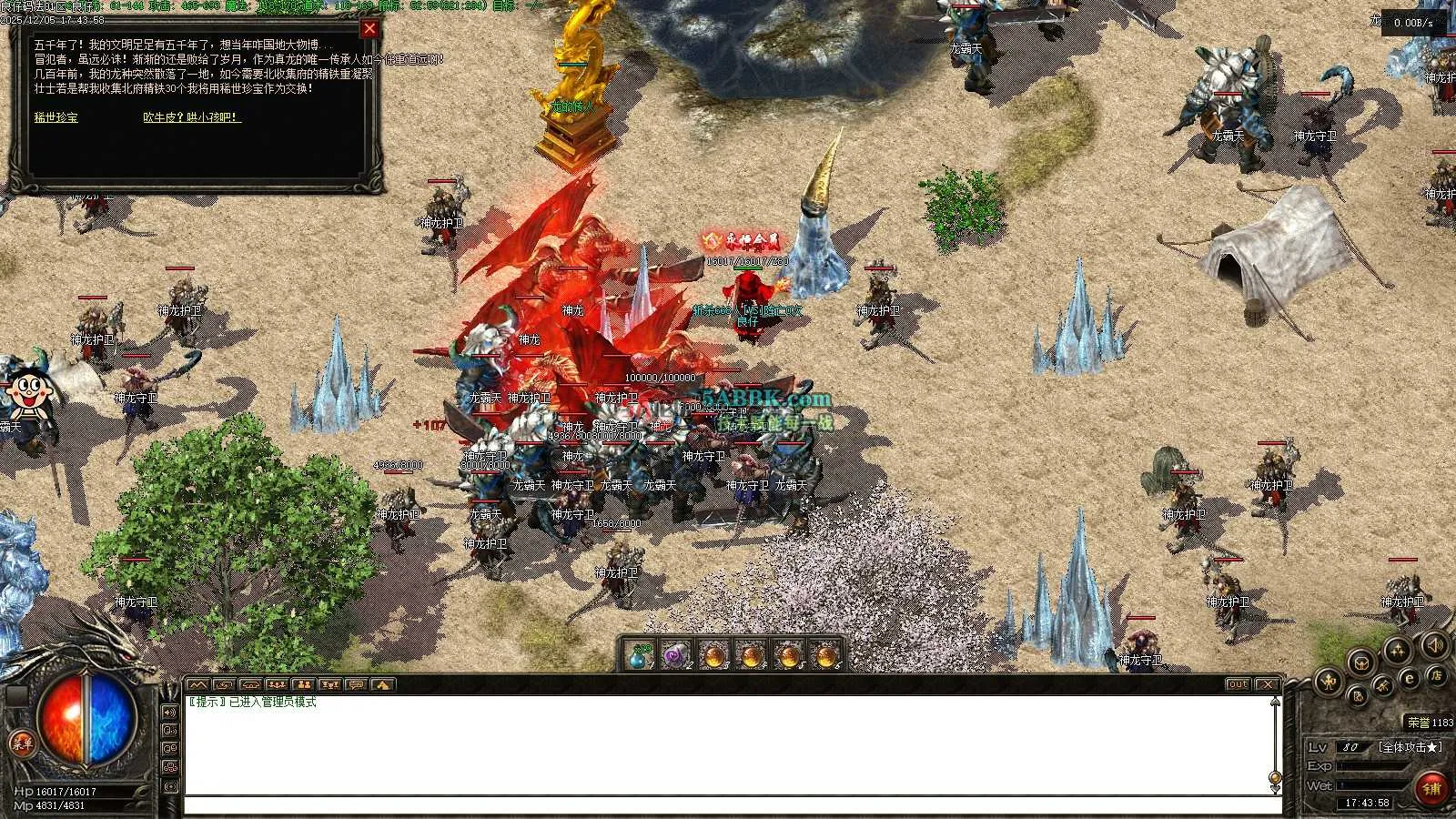Use the purple scroll hotbar item
Viewport: 1456px width, 819px height.
click(x=676, y=655)
